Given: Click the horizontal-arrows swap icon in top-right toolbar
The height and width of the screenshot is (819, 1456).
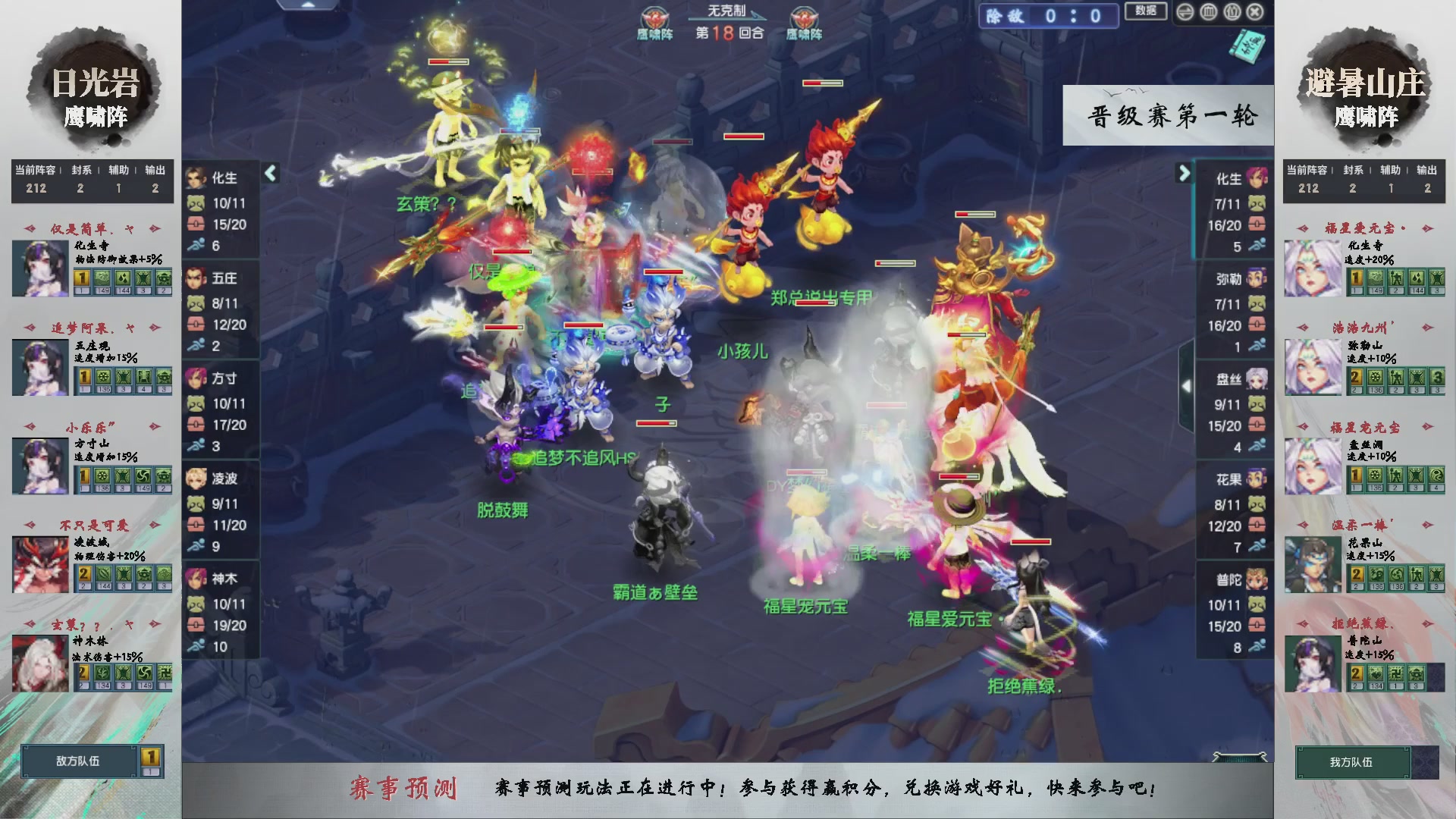Looking at the screenshot, I should coord(1185,11).
